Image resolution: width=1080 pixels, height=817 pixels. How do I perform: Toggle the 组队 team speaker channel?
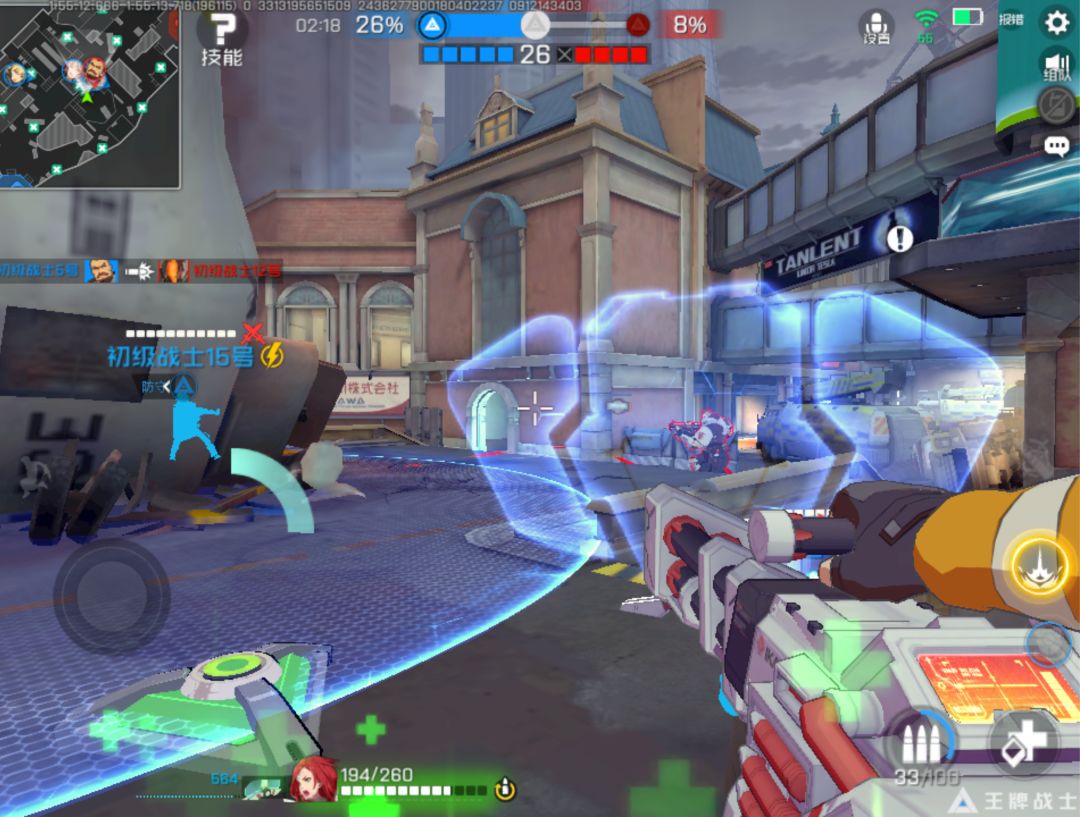1056,64
